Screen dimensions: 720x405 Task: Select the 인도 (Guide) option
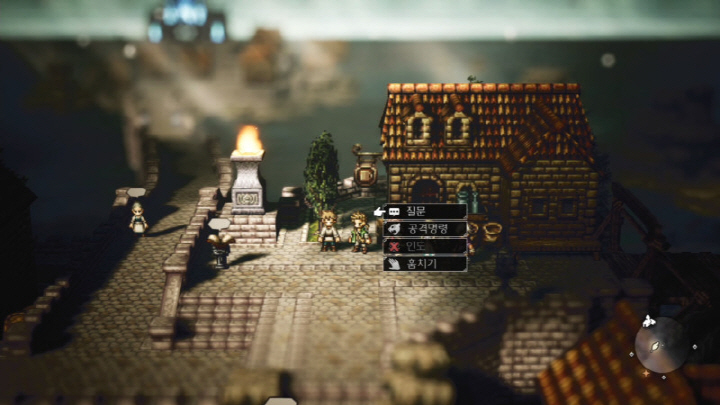424,246
